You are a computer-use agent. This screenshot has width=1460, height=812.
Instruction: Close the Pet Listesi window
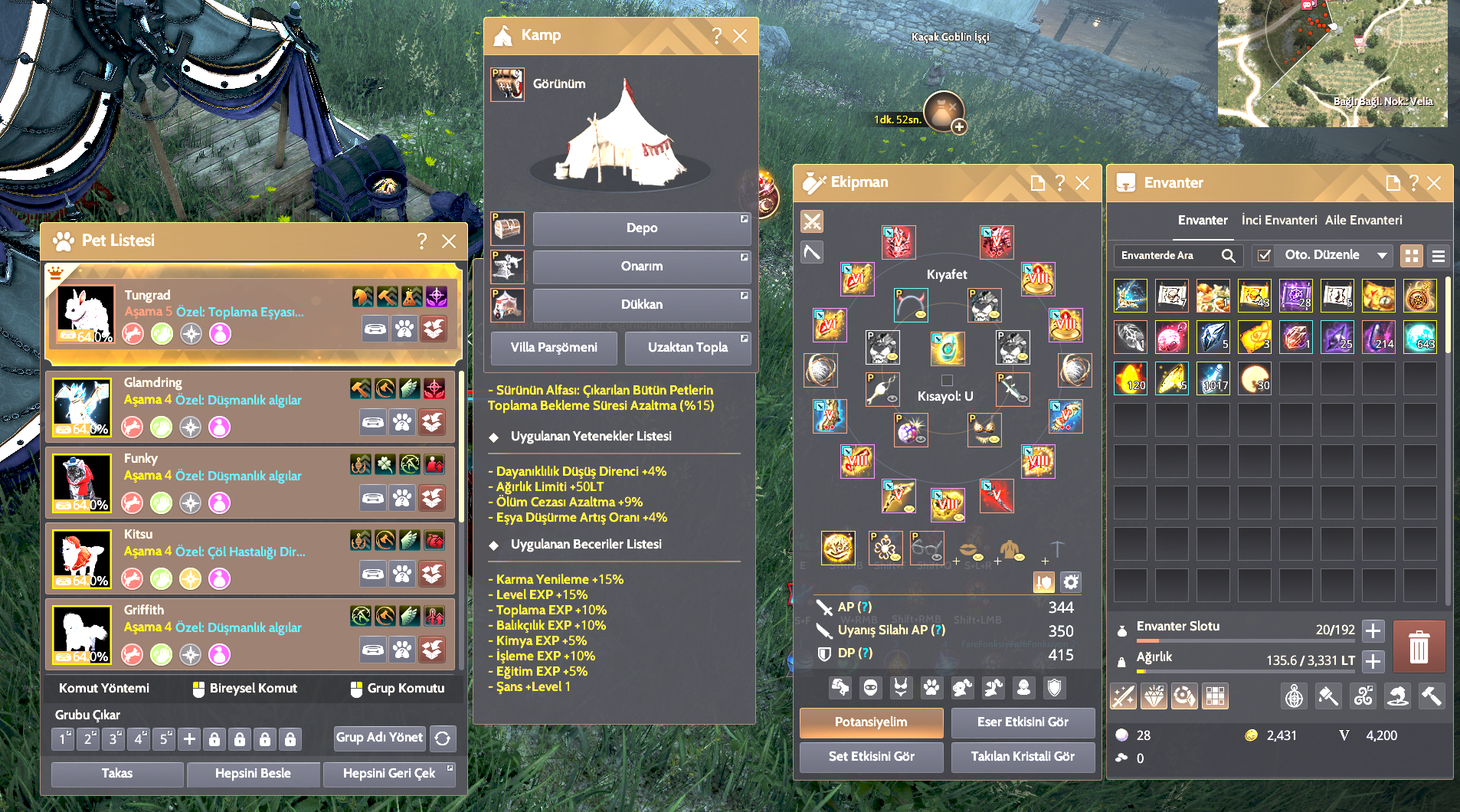[449, 241]
